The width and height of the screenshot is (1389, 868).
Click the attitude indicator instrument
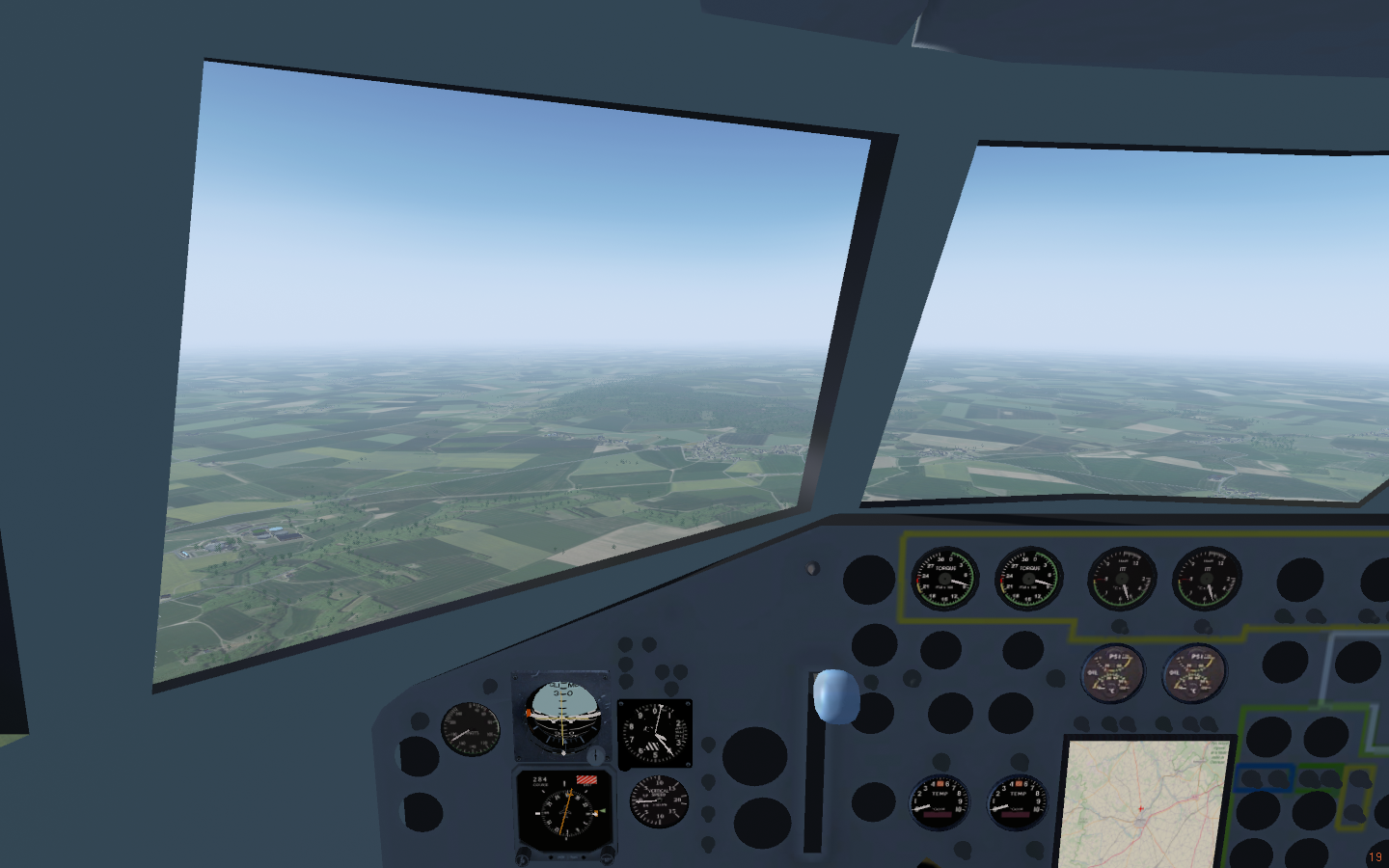[564, 717]
